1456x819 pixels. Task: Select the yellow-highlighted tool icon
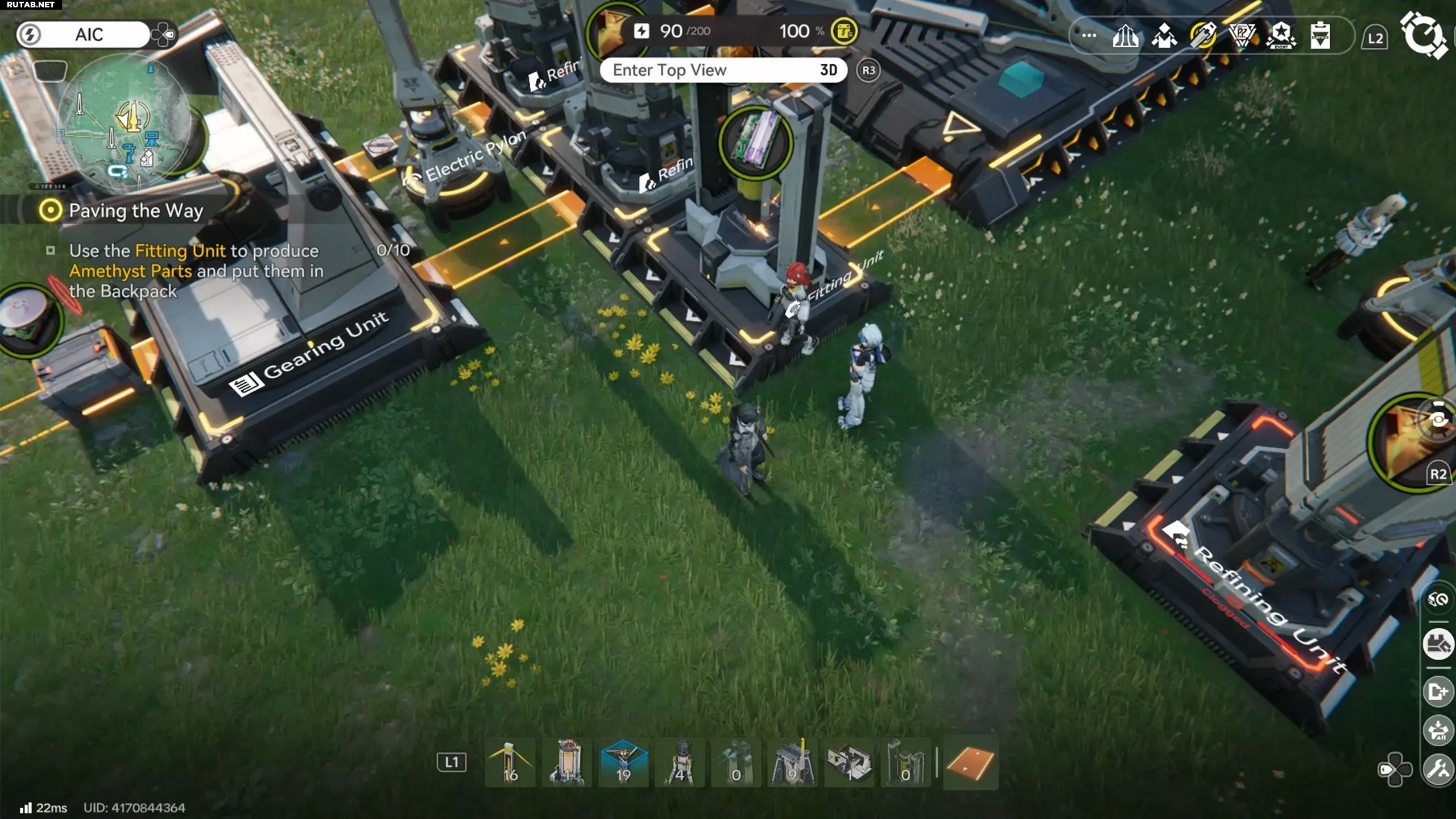coord(1203,36)
